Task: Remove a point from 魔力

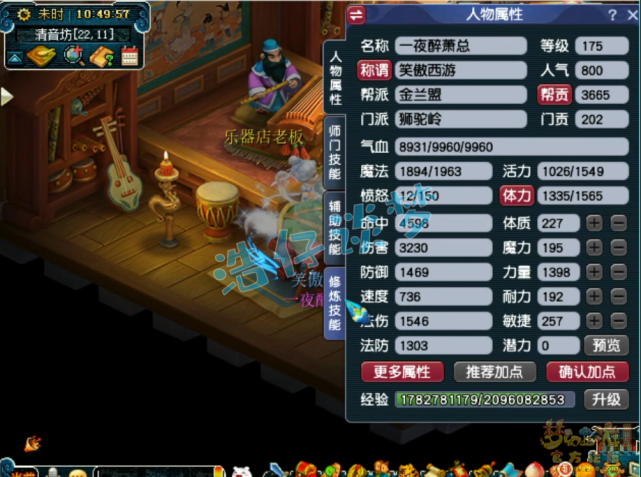Action: click(x=619, y=247)
